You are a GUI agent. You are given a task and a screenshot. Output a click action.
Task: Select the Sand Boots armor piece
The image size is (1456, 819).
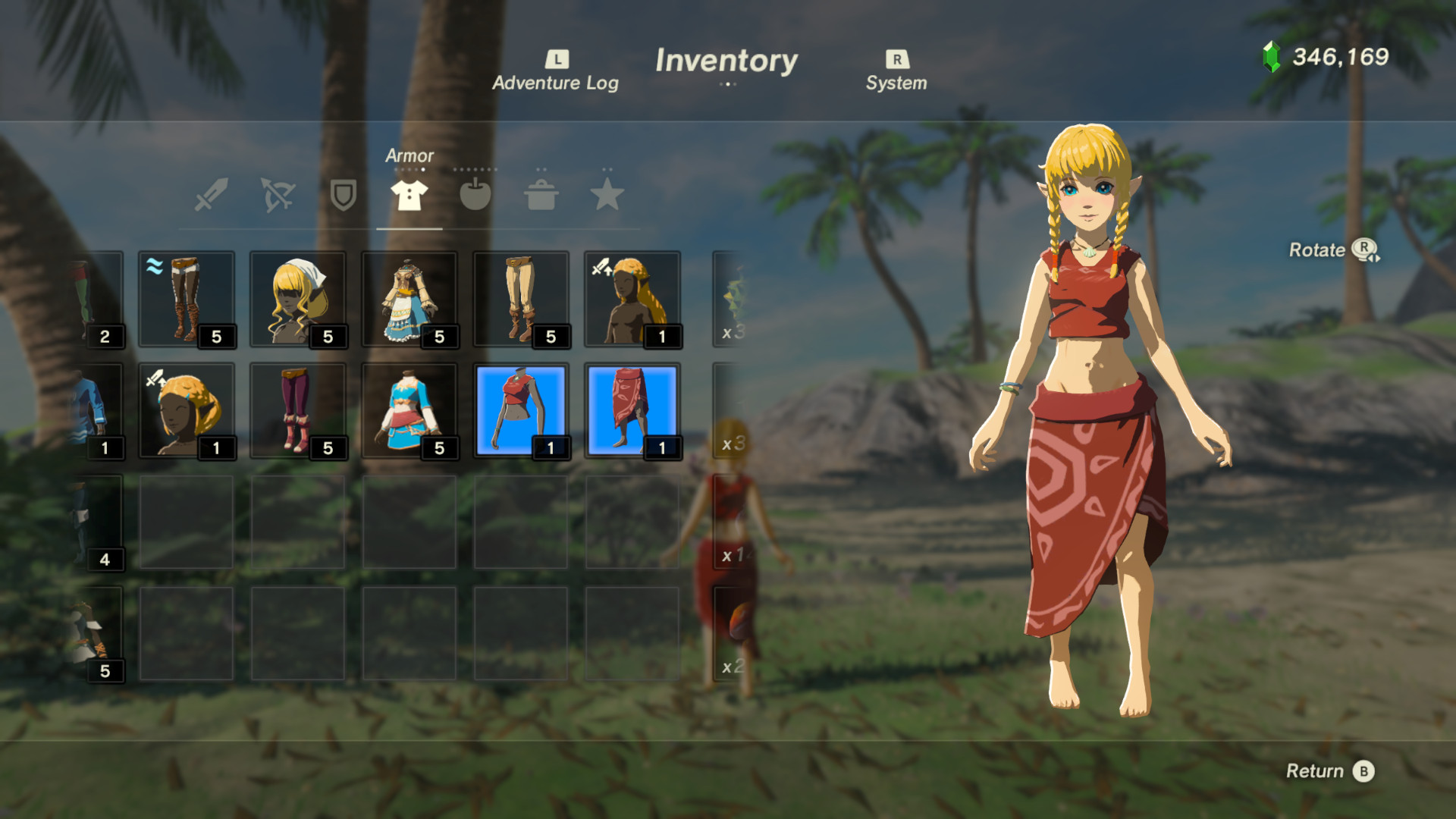(x=187, y=297)
